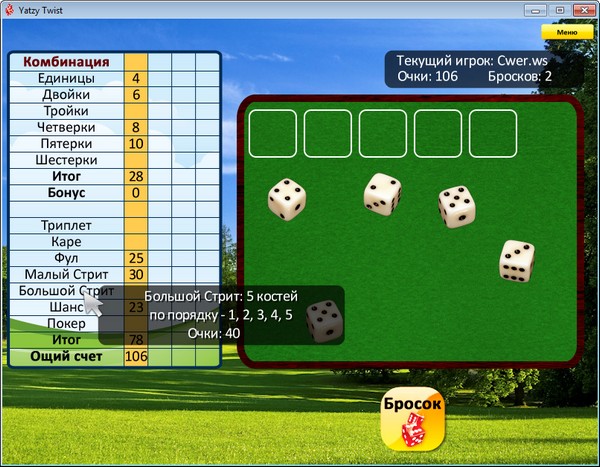
Task: Minimize the Yatzy Twist window
Action: pos(535,9)
